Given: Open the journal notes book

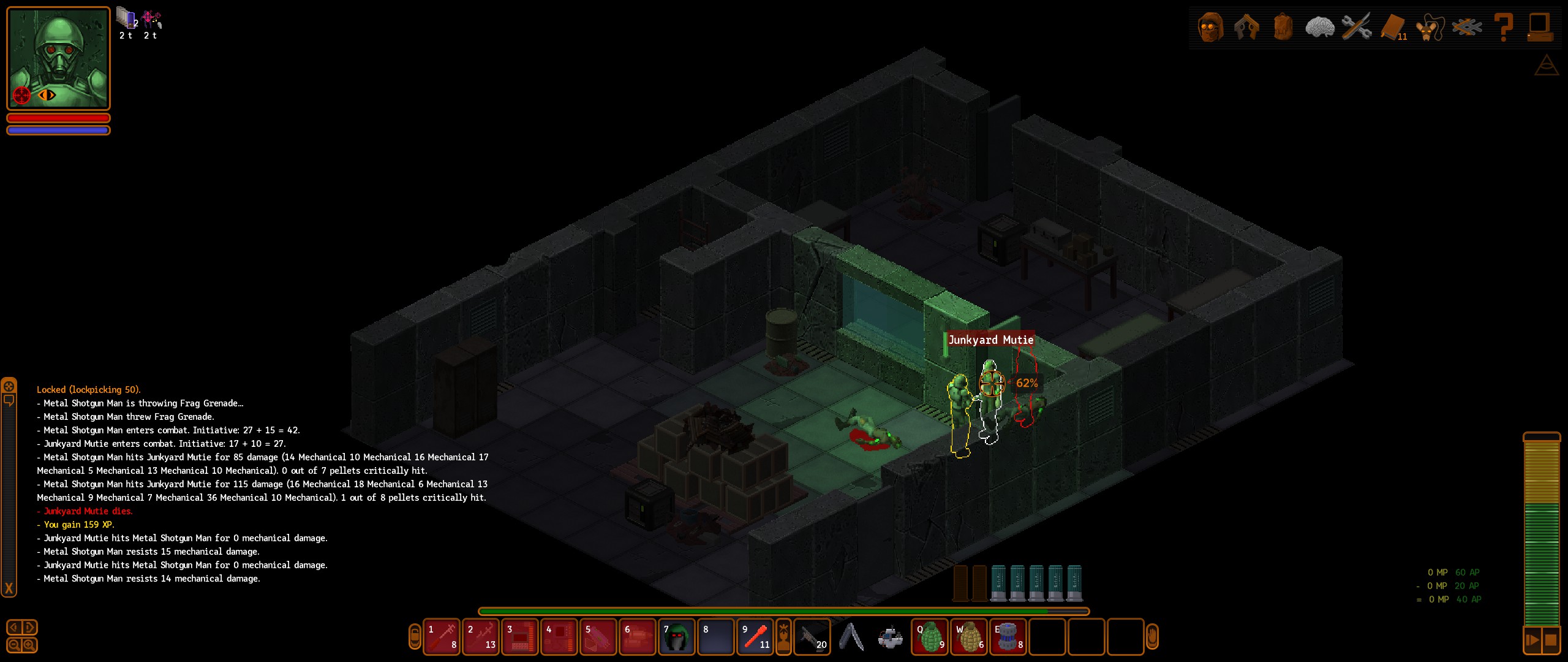Looking at the screenshot, I should click(x=1393, y=27).
